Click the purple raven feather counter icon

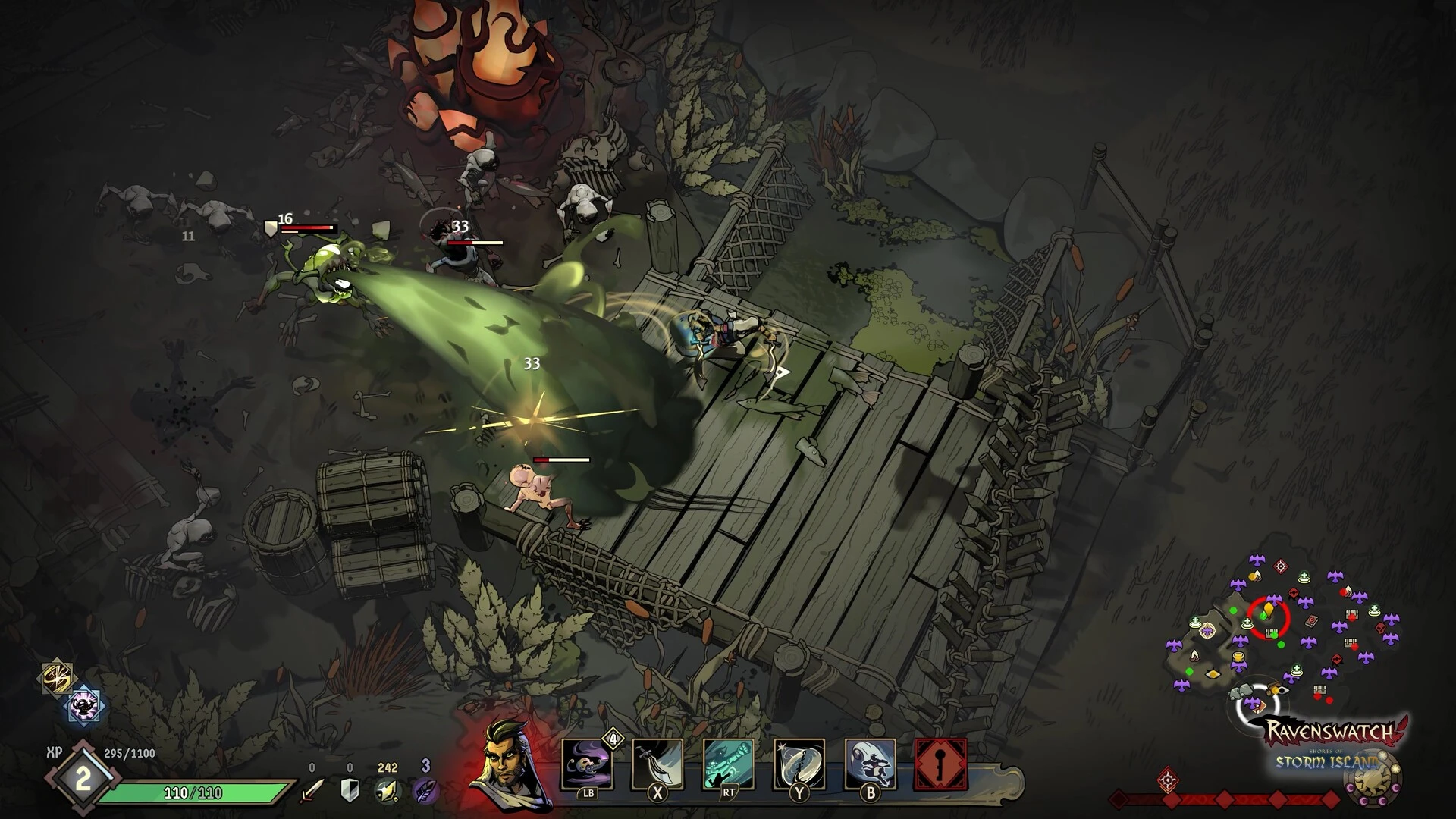[425, 790]
